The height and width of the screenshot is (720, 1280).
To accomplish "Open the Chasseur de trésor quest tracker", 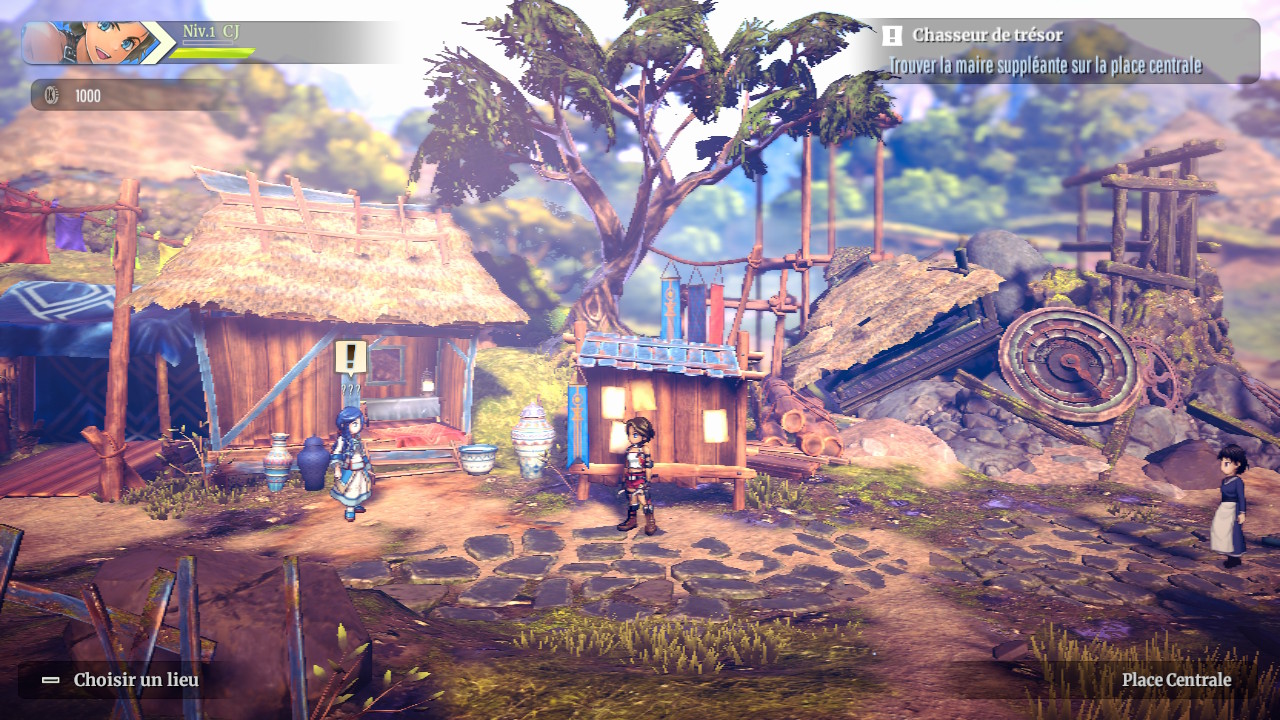I will (x=1066, y=50).
